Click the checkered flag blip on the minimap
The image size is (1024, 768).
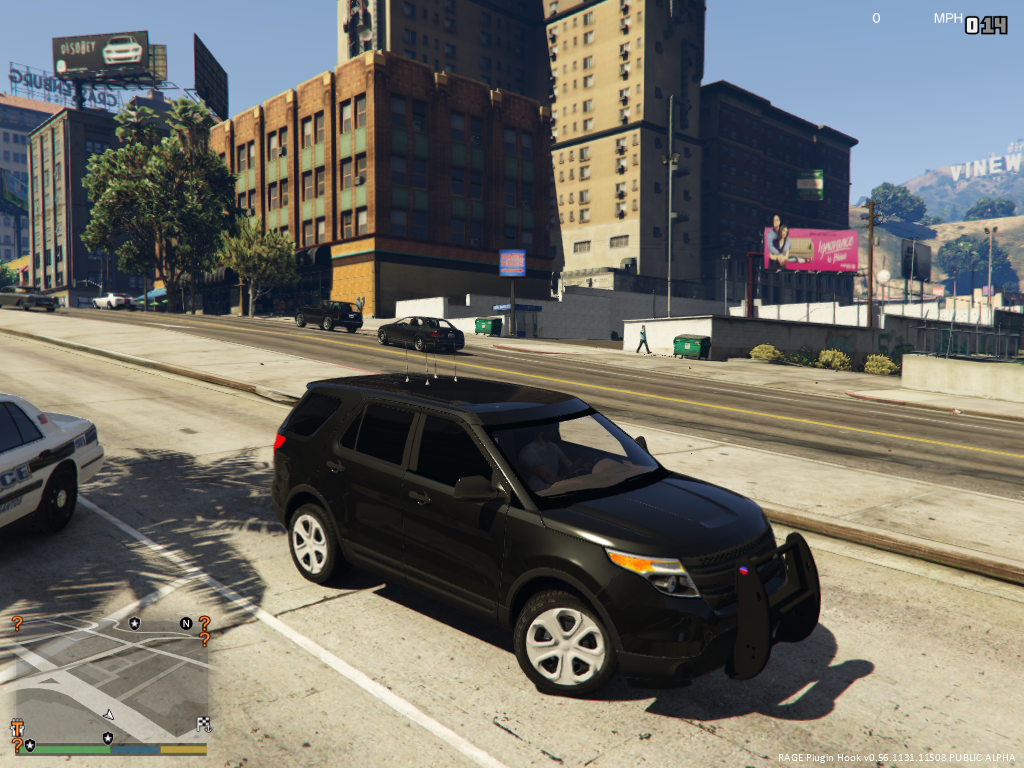[204, 724]
